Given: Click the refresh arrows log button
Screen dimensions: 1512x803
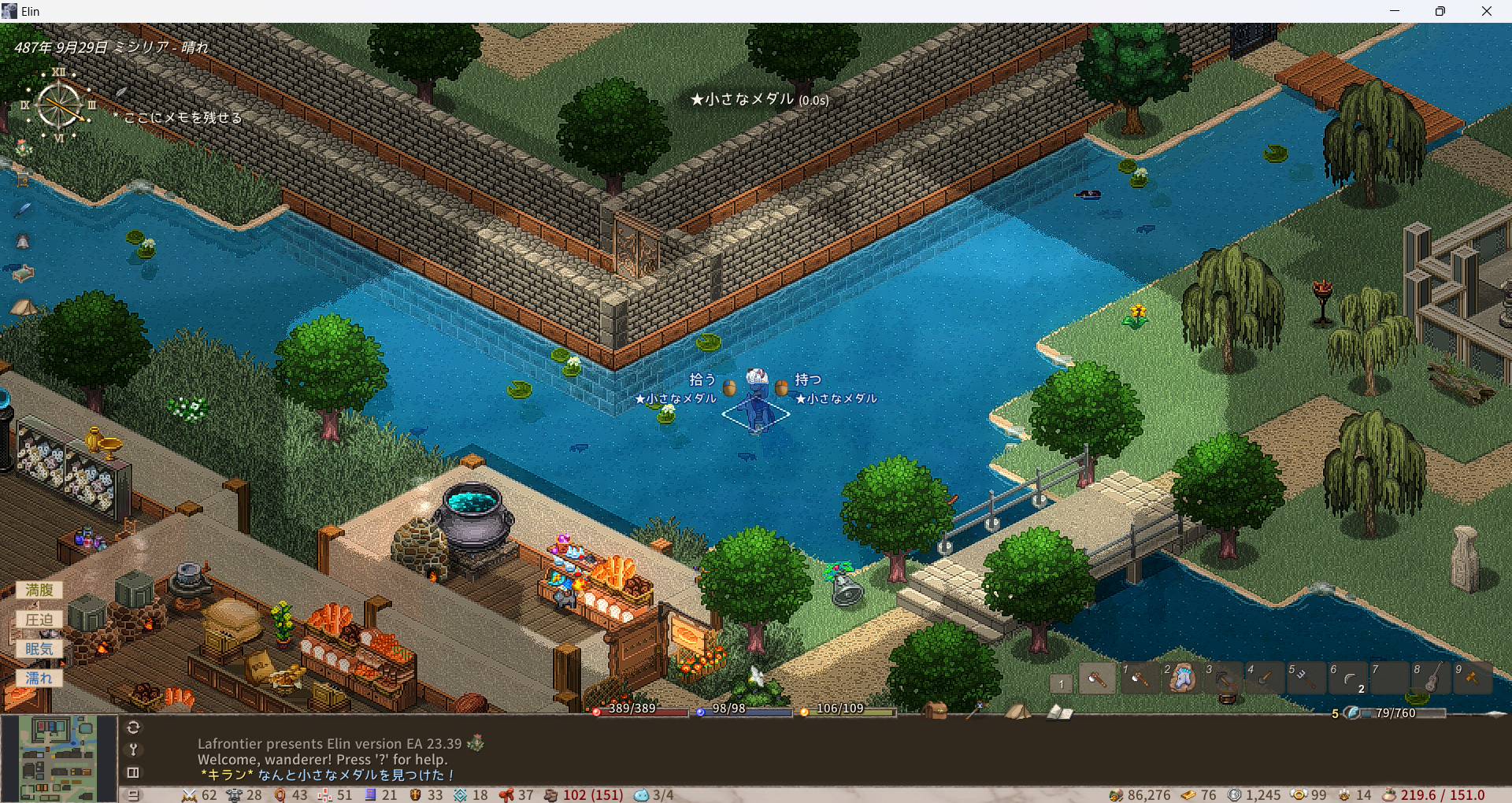Looking at the screenshot, I should pyautogui.click(x=133, y=727).
